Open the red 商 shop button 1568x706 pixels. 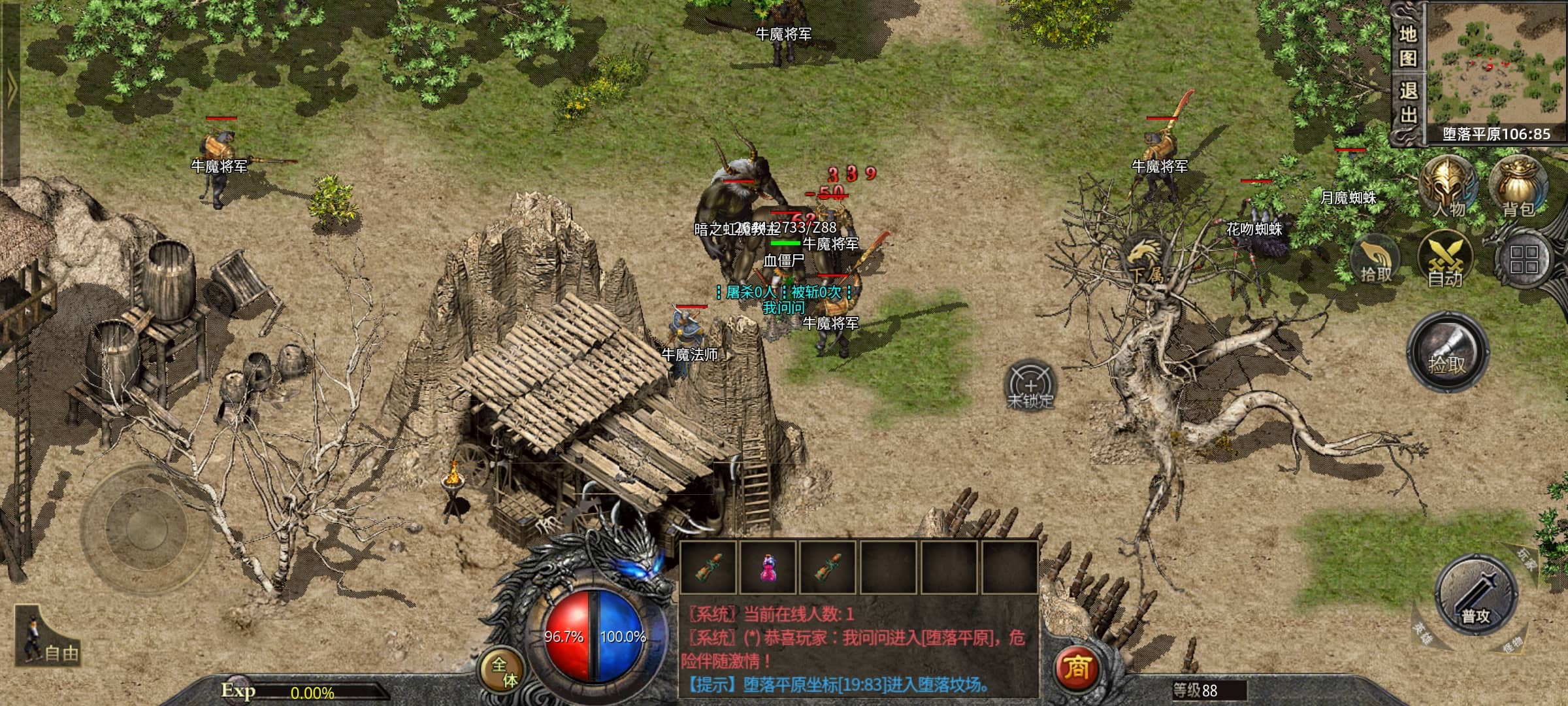1076,668
